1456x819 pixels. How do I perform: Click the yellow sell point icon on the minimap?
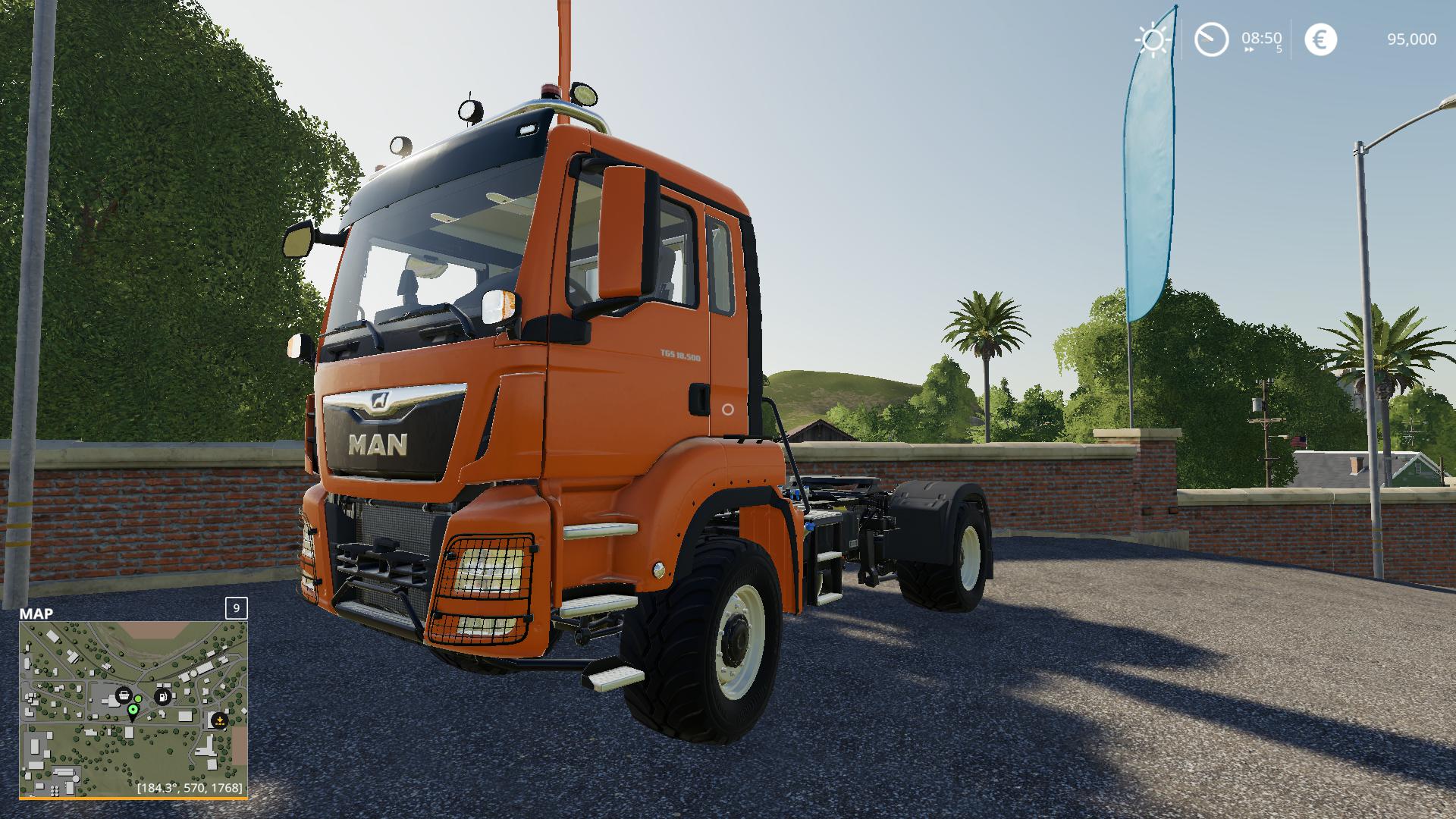point(220,720)
